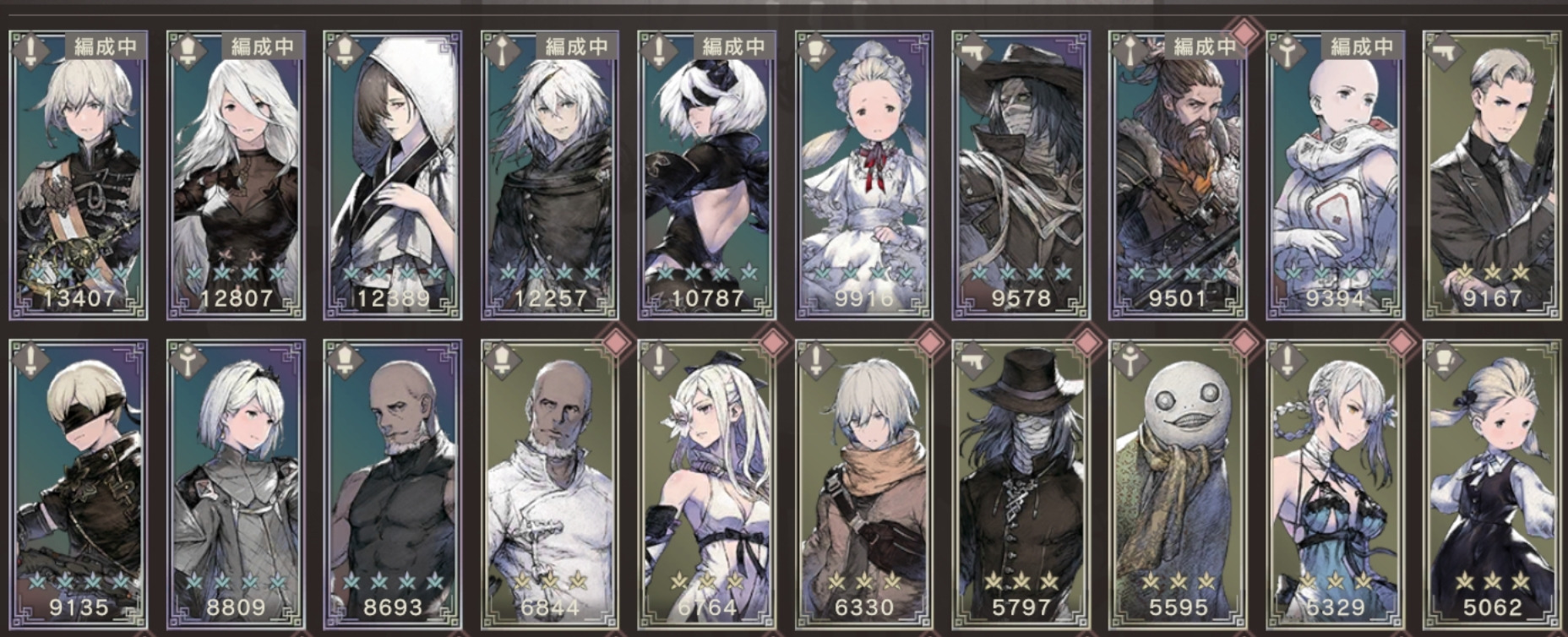This screenshot has height=637, width=1568.
Task: Select the white-robed man card rated 6844
Action: (x=550, y=484)
